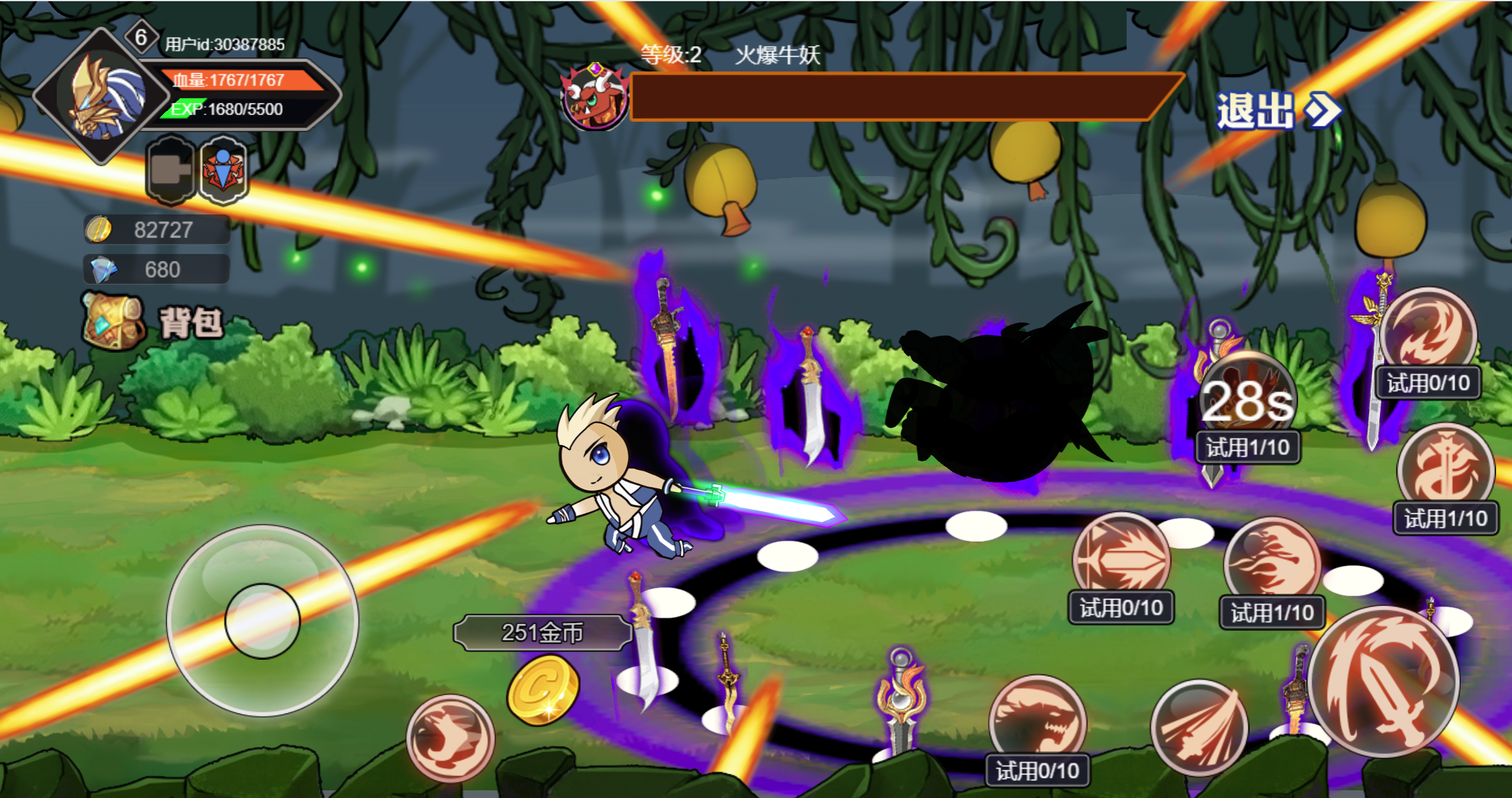Screen dimensions: 1512x798
Task: Tap the player avatar portrait
Action: point(102,96)
